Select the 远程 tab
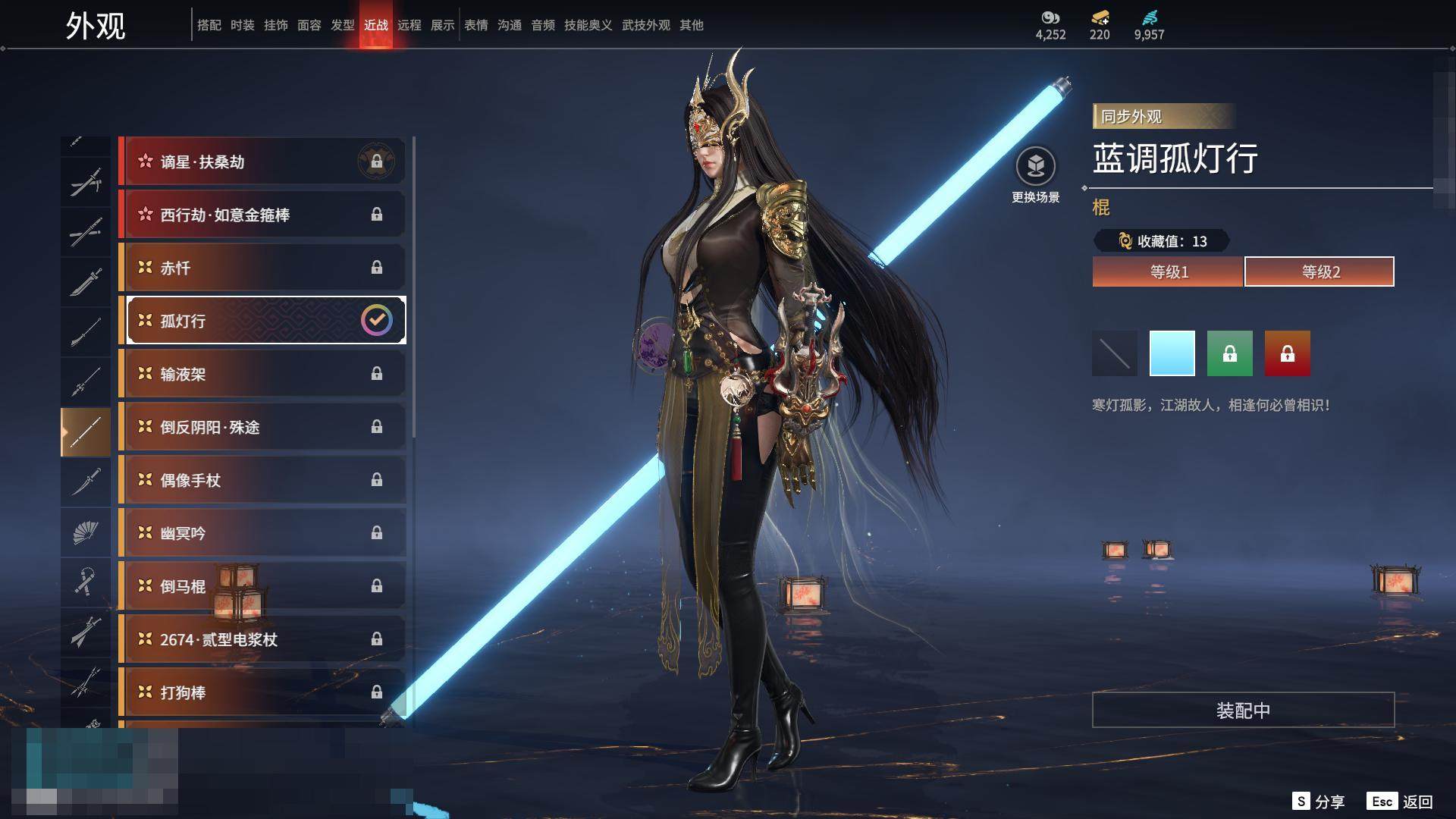 click(409, 25)
